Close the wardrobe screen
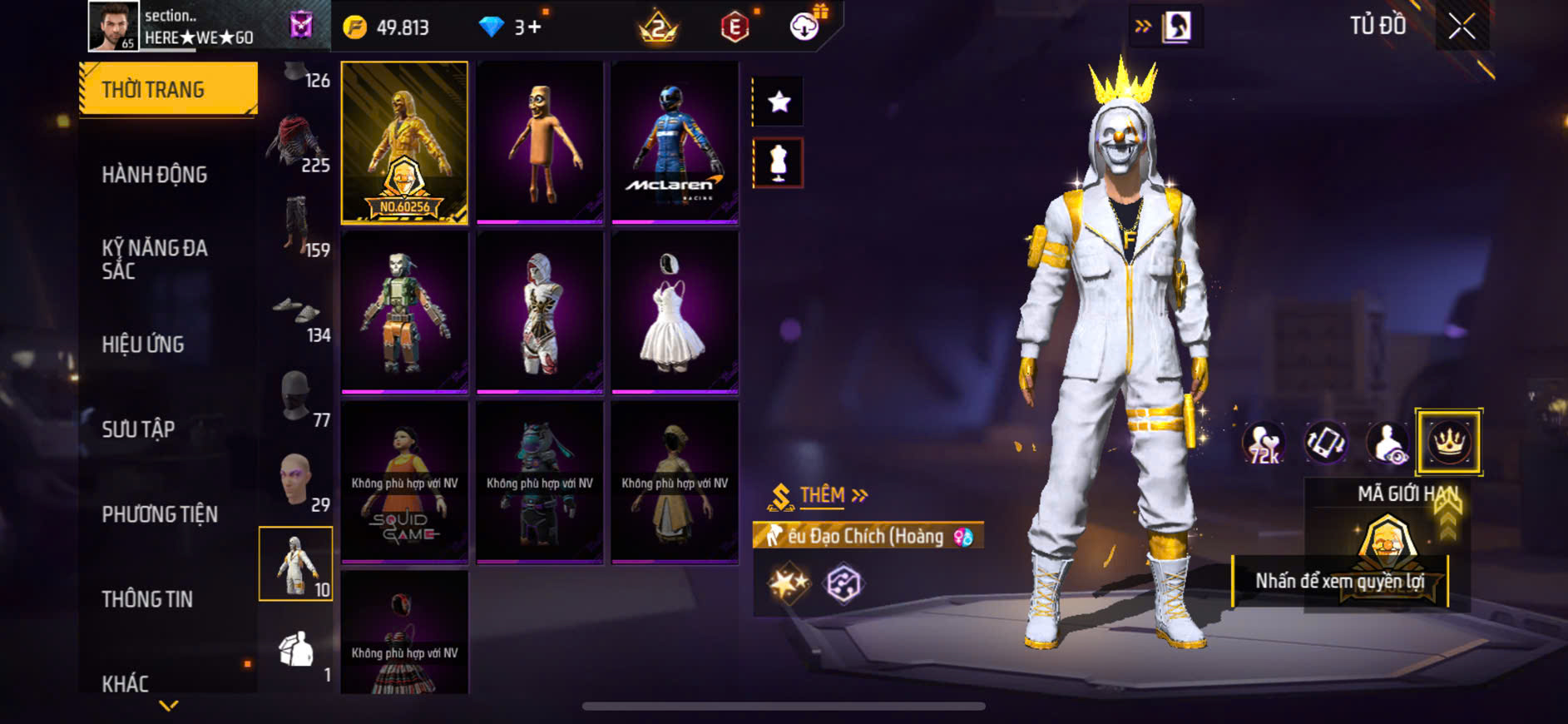Screen dimensions: 1568x724 click(x=1462, y=27)
